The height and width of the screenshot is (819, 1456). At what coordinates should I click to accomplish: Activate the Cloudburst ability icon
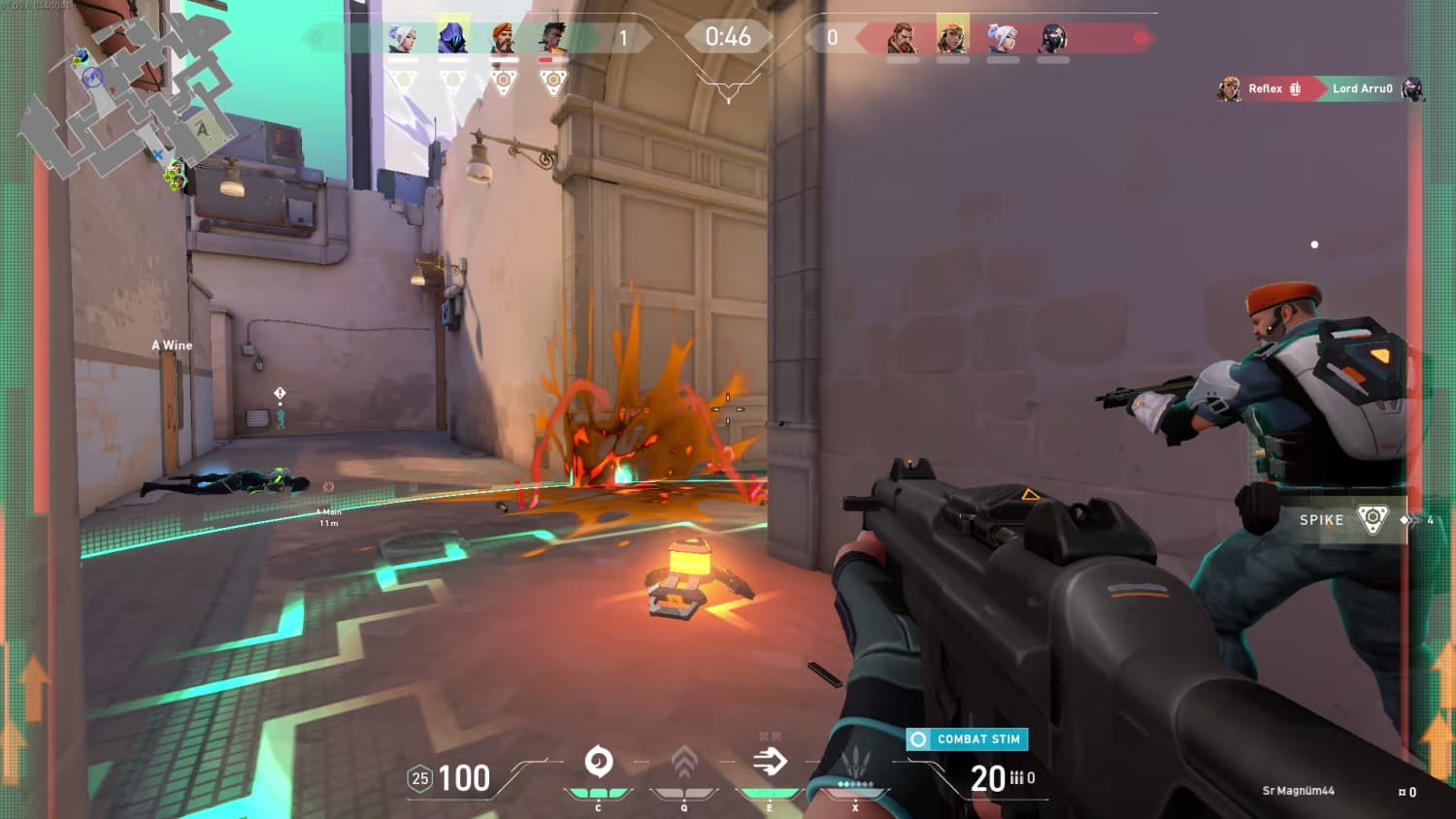(599, 762)
